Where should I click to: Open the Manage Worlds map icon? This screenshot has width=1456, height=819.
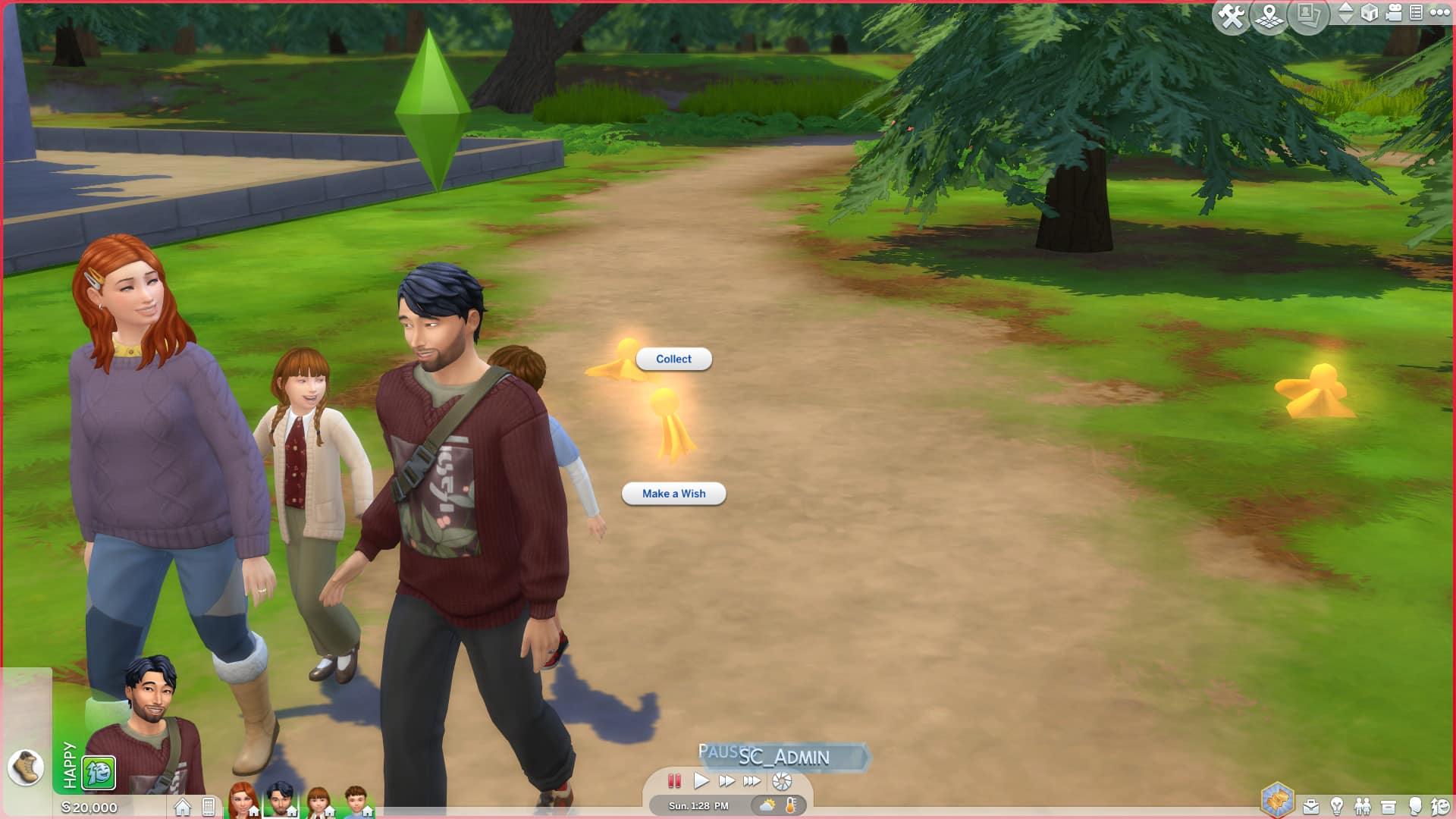click(1269, 16)
